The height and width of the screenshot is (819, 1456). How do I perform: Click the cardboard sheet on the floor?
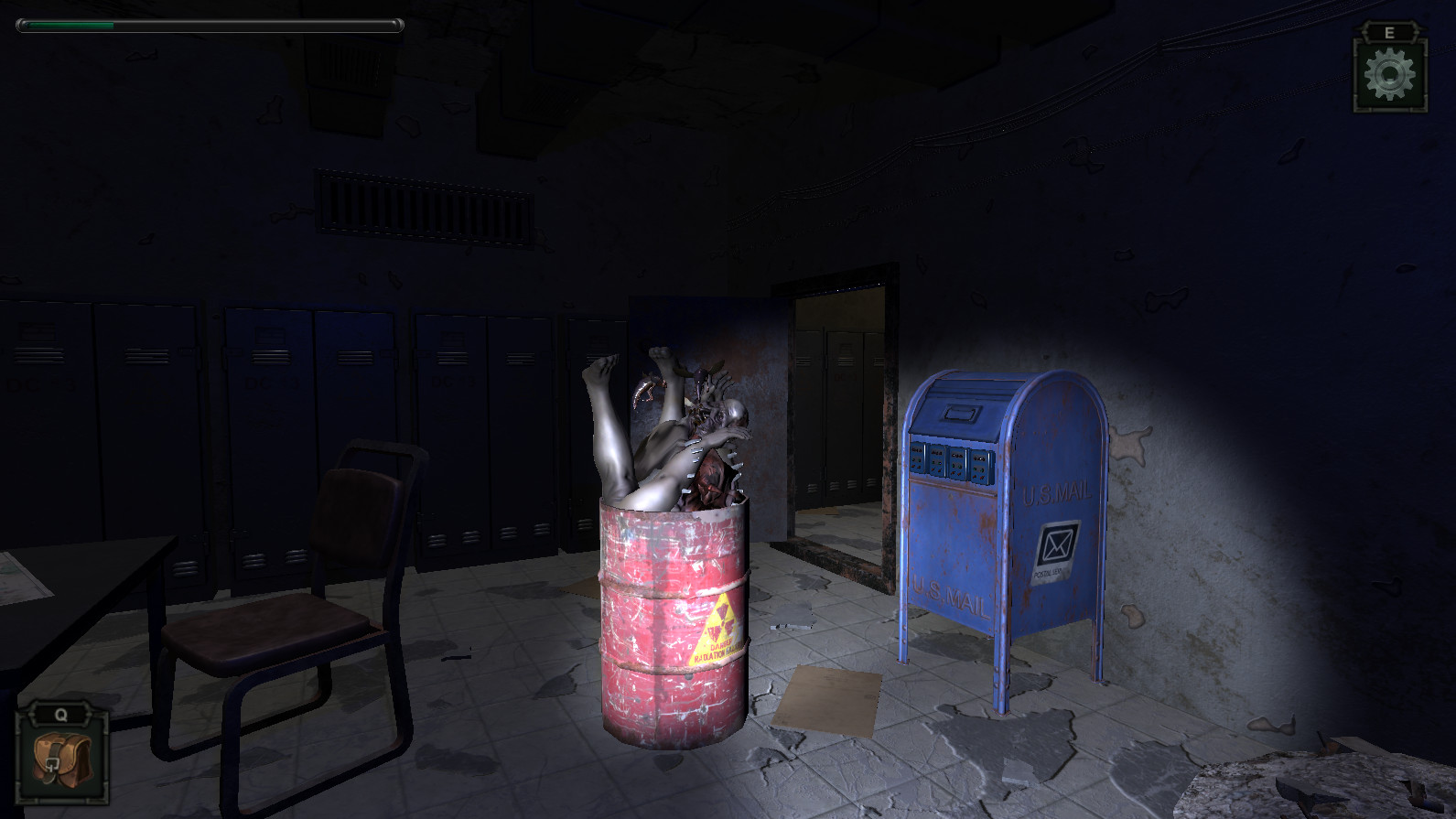click(828, 698)
